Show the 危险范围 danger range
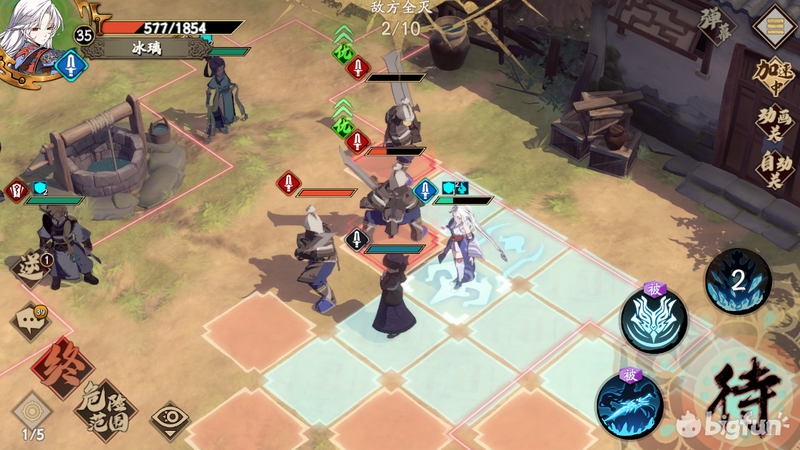This screenshot has width=800, height=450. click(x=106, y=406)
